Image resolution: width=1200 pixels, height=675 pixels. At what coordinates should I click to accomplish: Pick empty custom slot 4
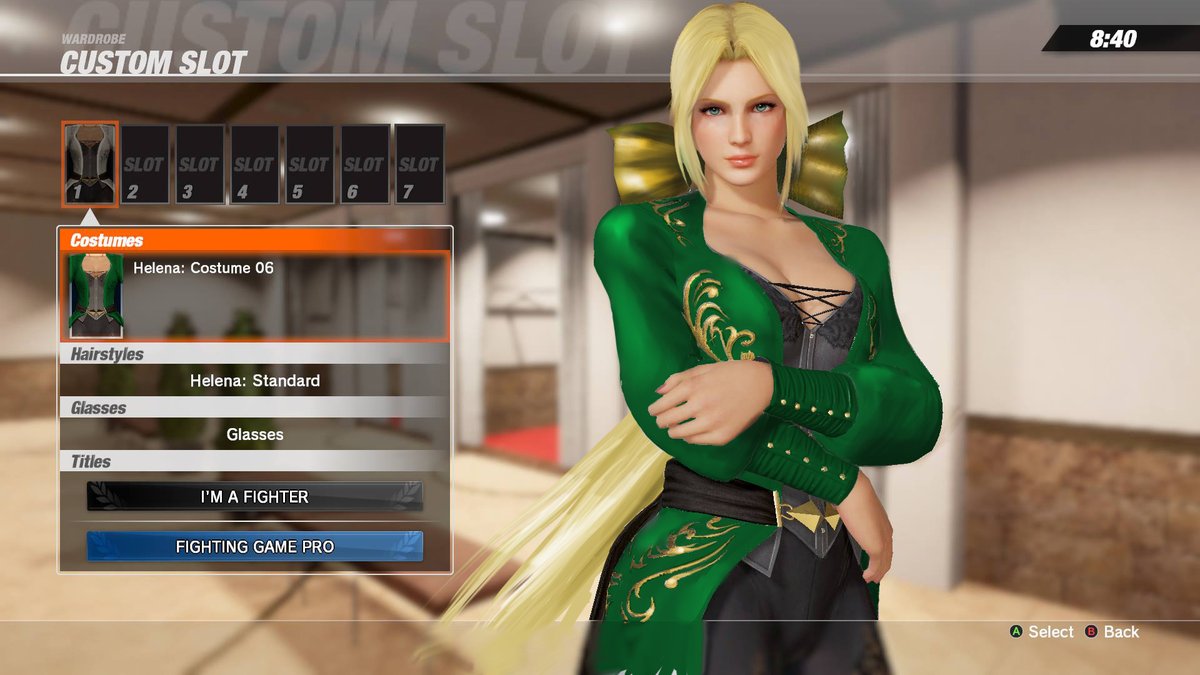(255, 164)
